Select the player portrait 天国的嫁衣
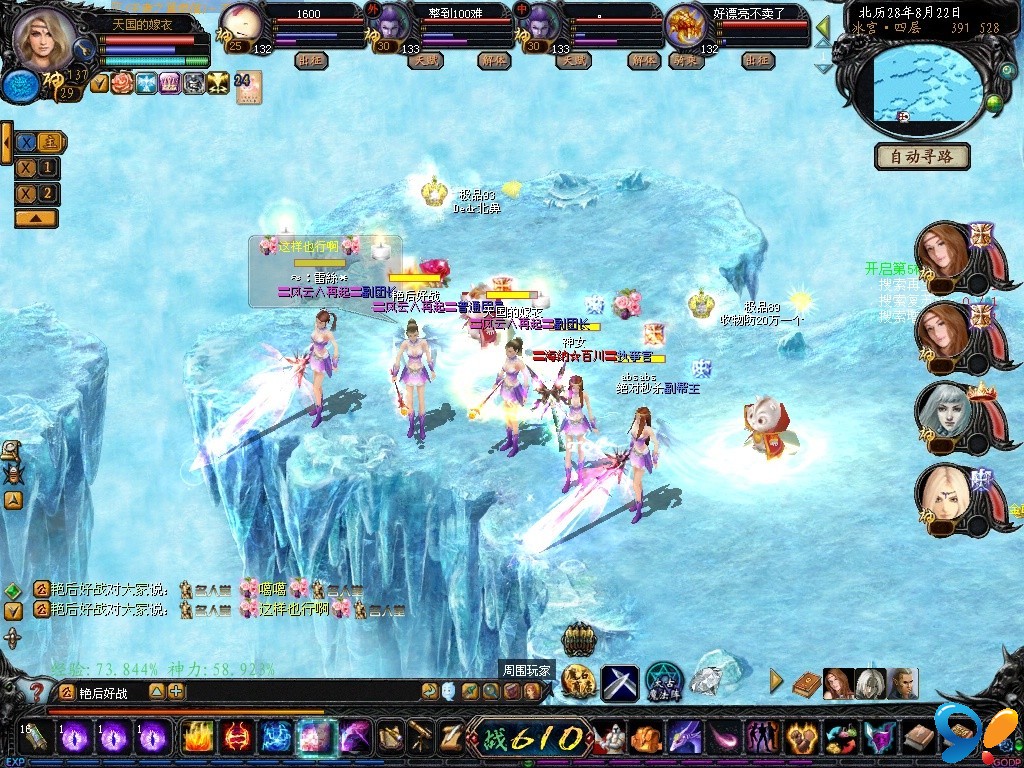The image size is (1024, 768). click(x=44, y=39)
